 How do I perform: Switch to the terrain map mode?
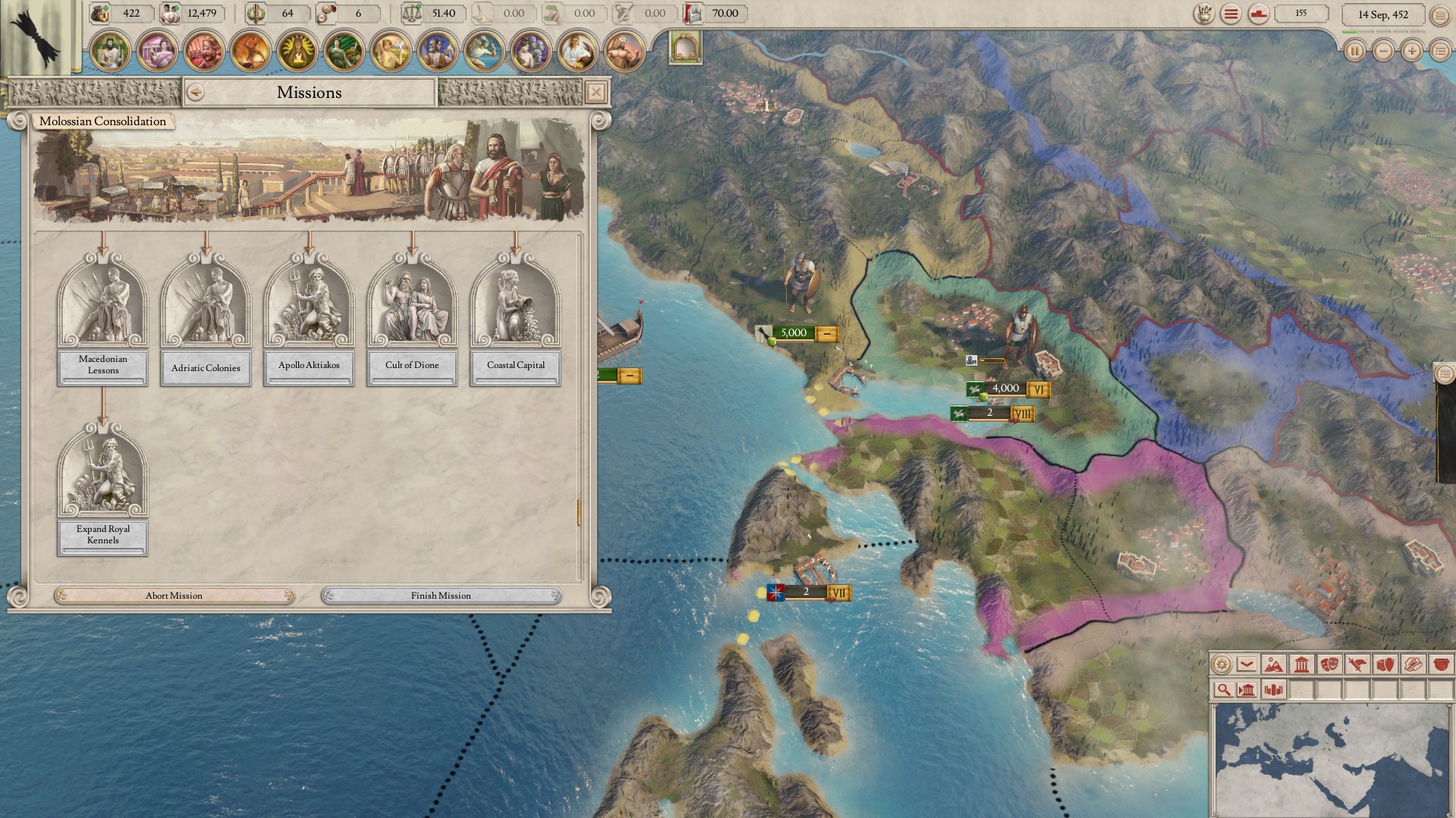tap(1274, 665)
